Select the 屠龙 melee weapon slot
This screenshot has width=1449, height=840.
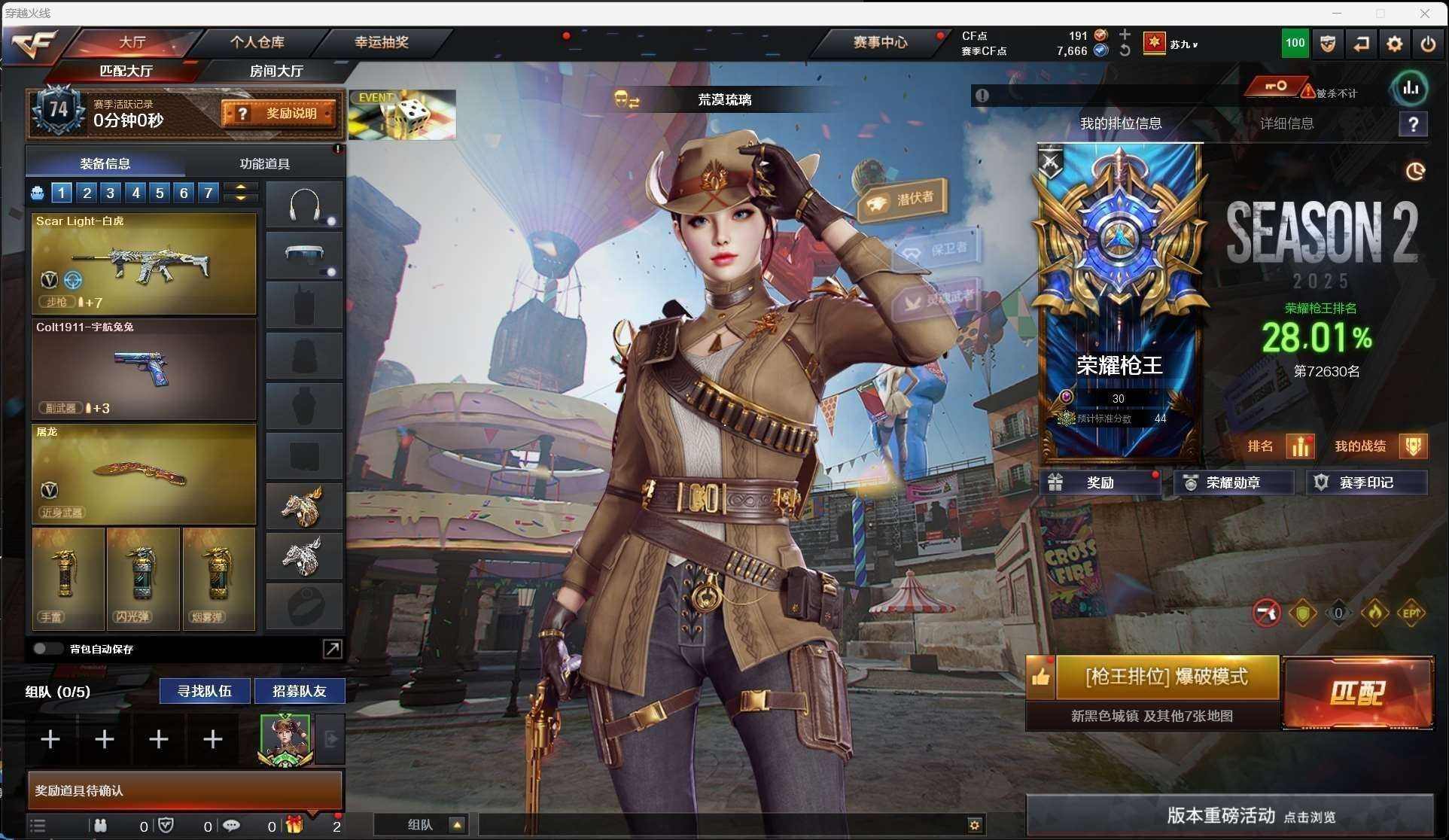(x=144, y=474)
